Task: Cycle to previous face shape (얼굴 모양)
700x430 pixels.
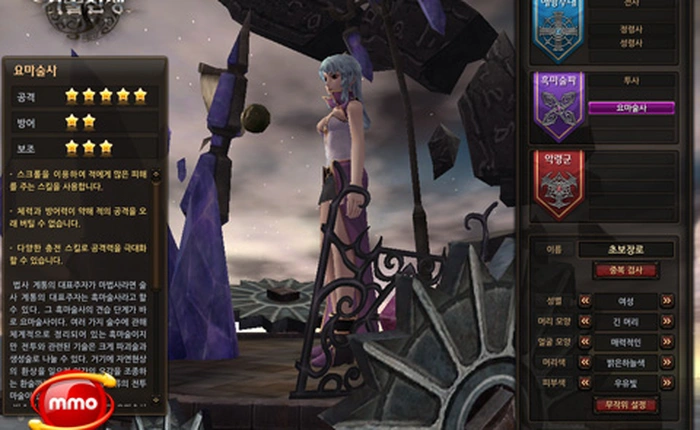Action: click(x=584, y=342)
